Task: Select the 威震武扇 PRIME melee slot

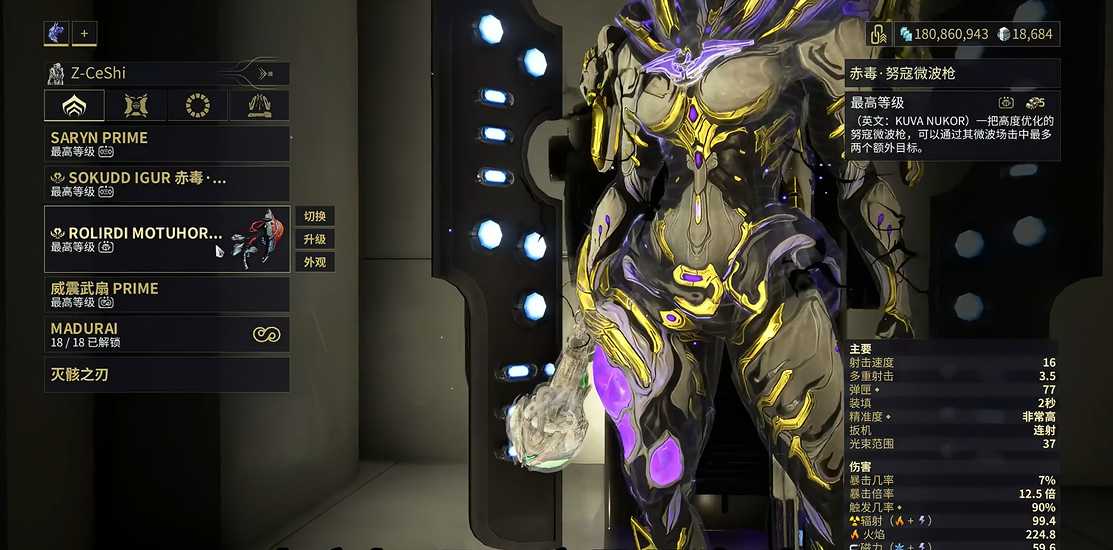Action: point(167,294)
